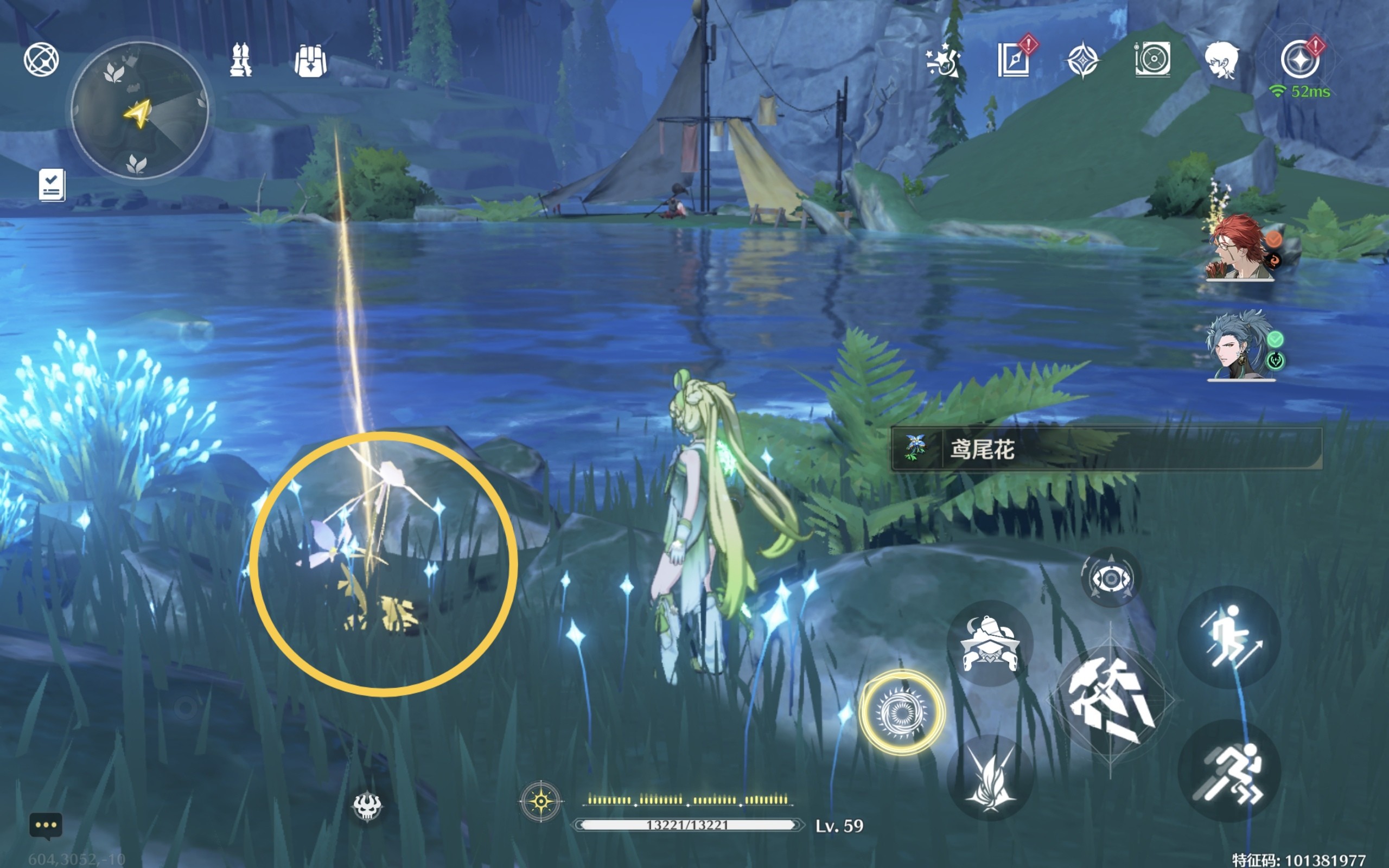Open the backpack inventory
The height and width of the screenshot is (868, 1389).
[x=310, y=60]
